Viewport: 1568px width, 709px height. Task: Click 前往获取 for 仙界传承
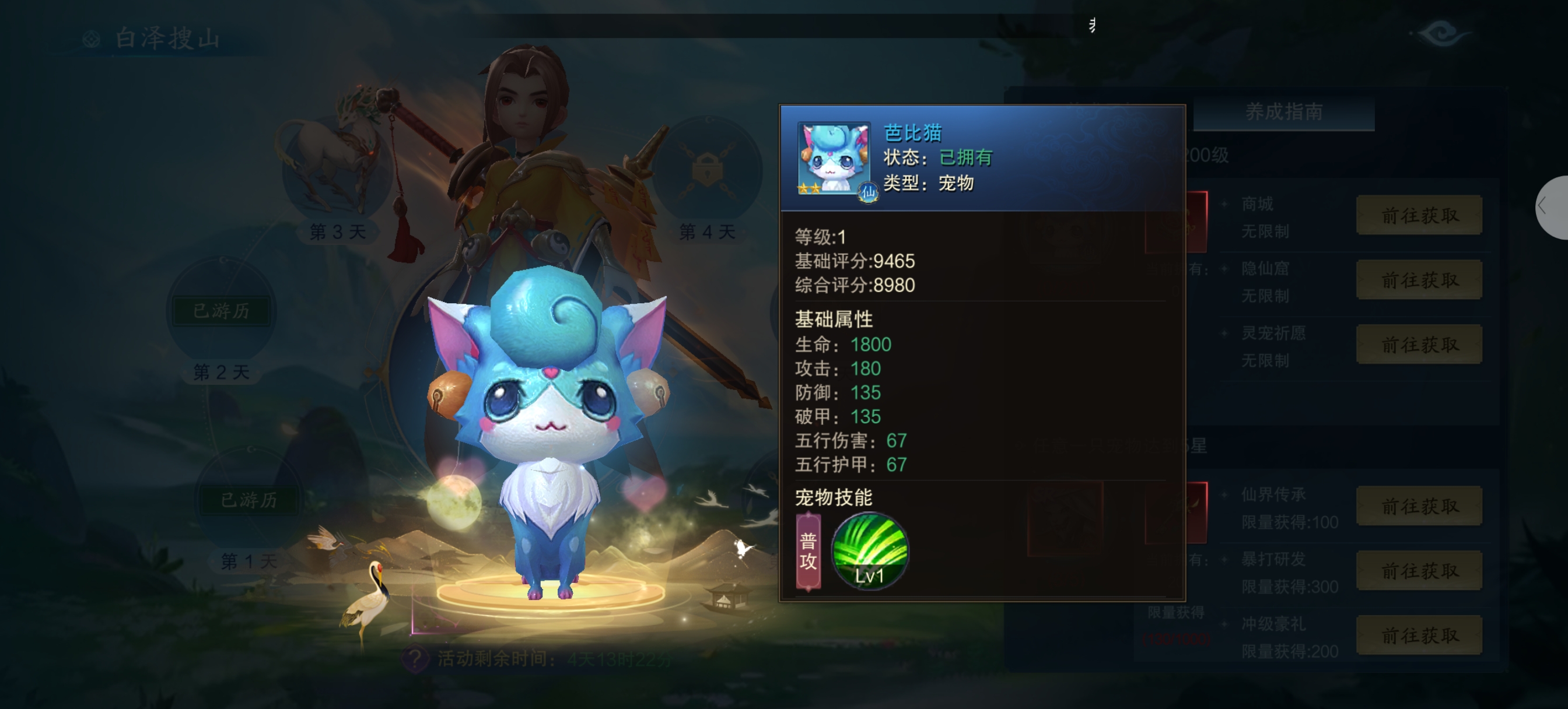point(1419,506)
